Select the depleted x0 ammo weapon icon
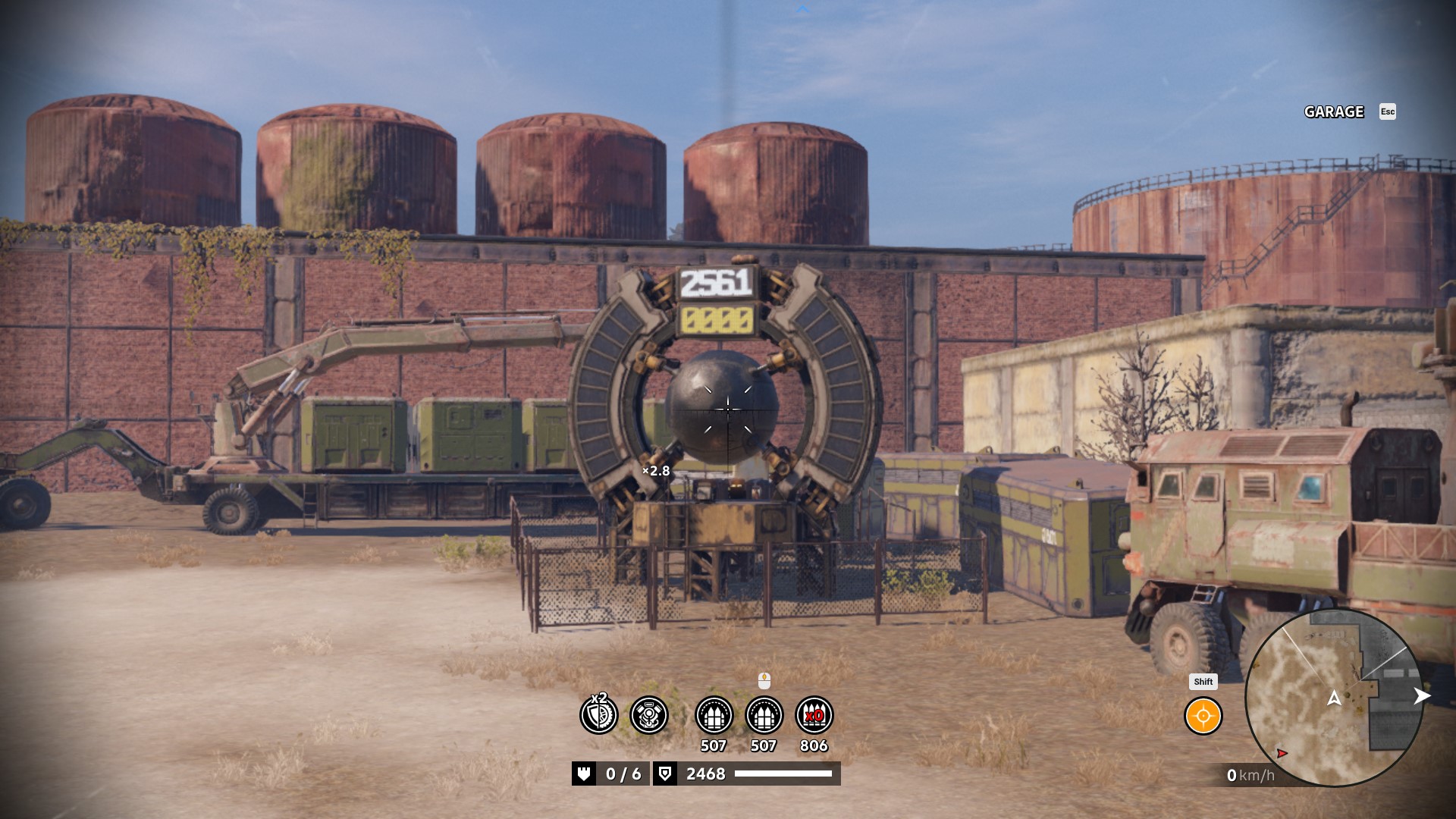 (x=814, y=715)
